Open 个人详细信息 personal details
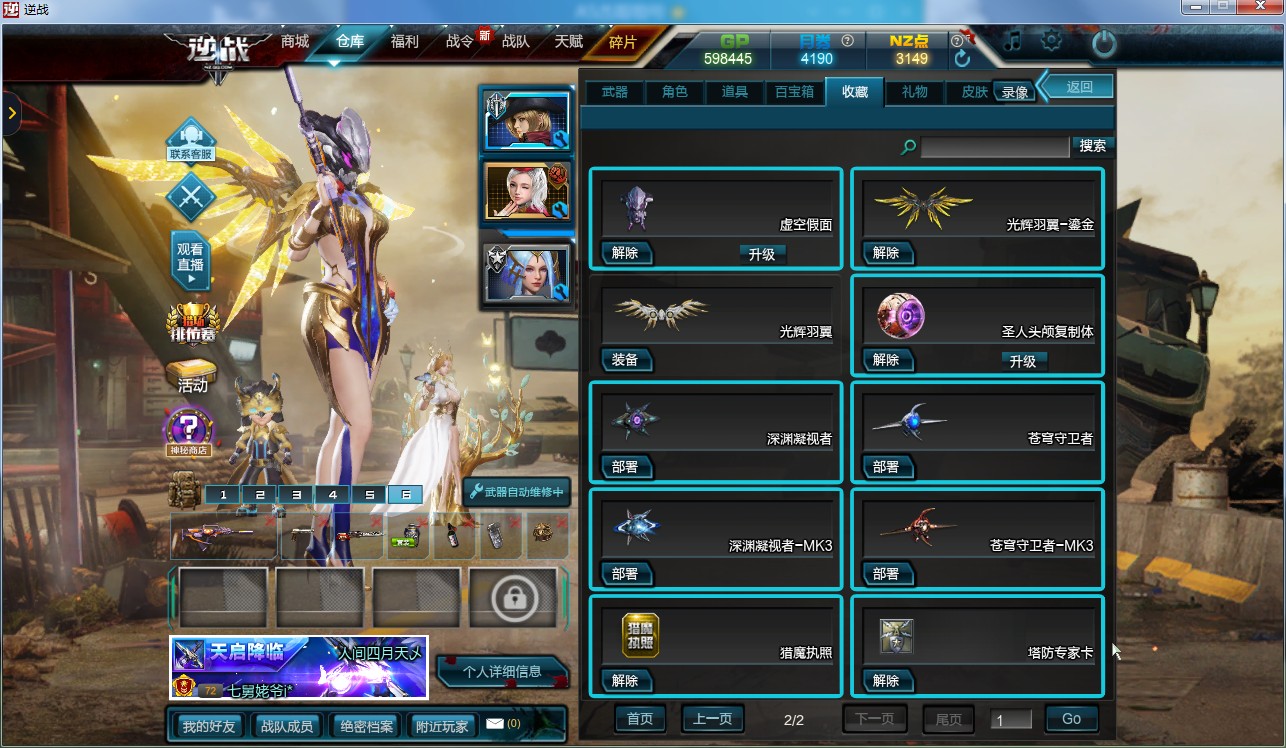Screen dimensions: 1286x748 click(x=502, y=672)
